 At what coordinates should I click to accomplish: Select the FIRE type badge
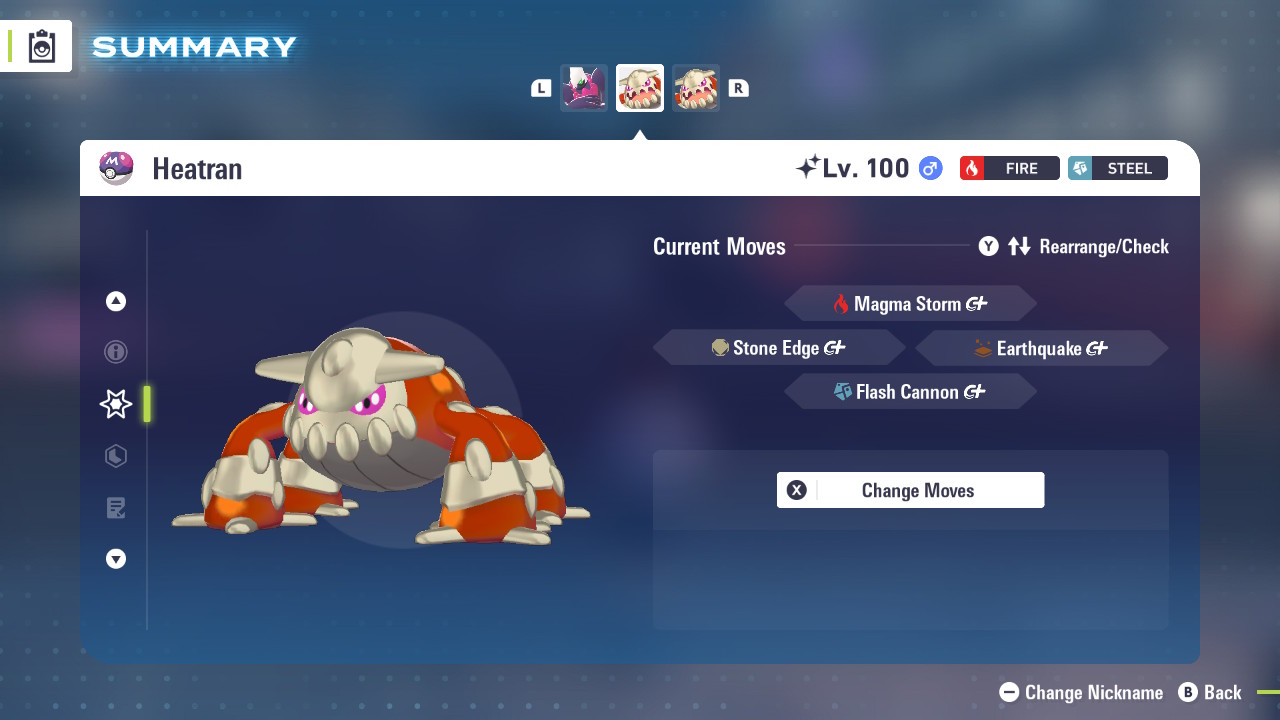[x=1009, y=168]
